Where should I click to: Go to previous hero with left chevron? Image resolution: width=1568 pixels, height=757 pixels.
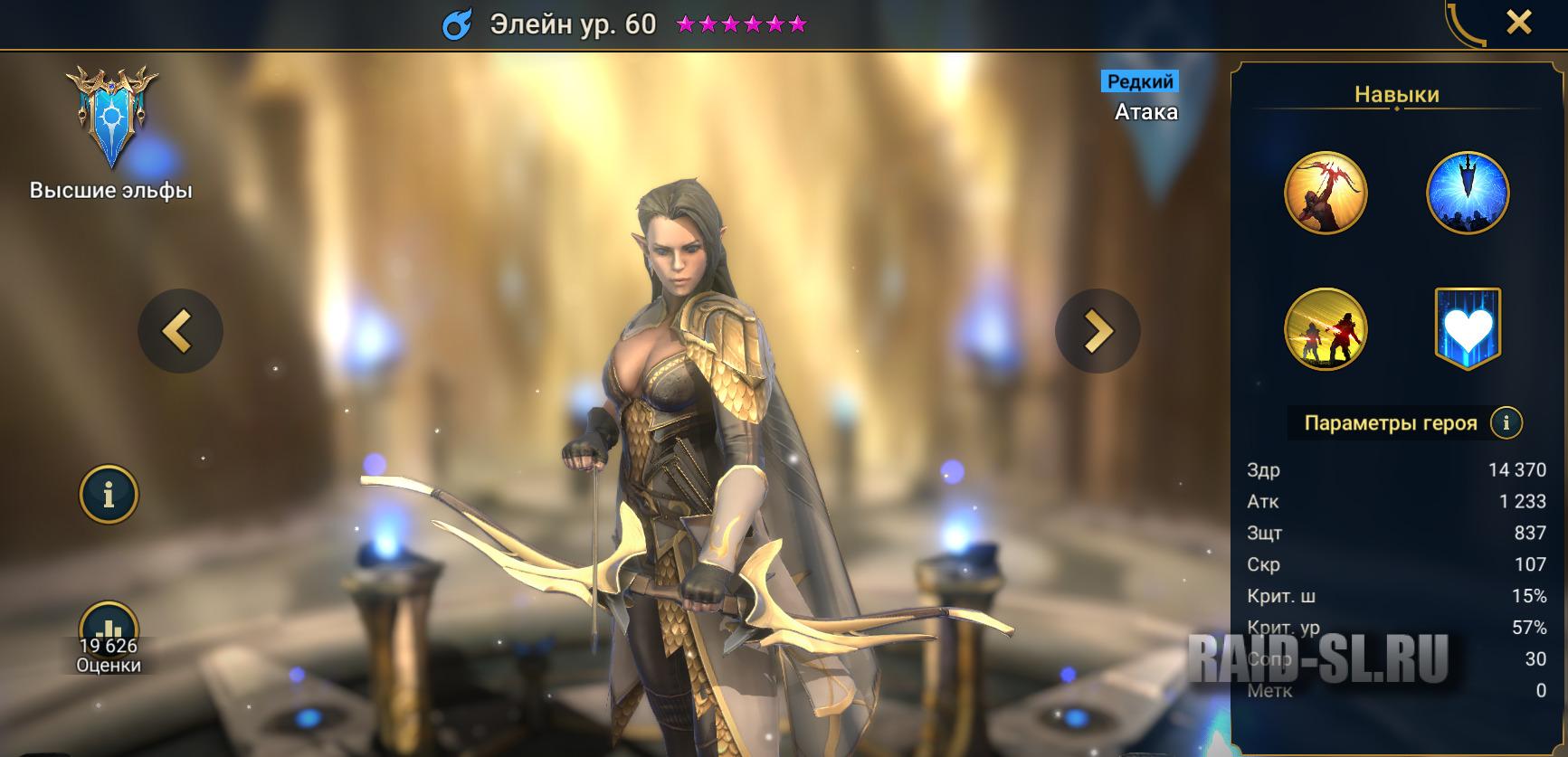click(x=181, y=330)
